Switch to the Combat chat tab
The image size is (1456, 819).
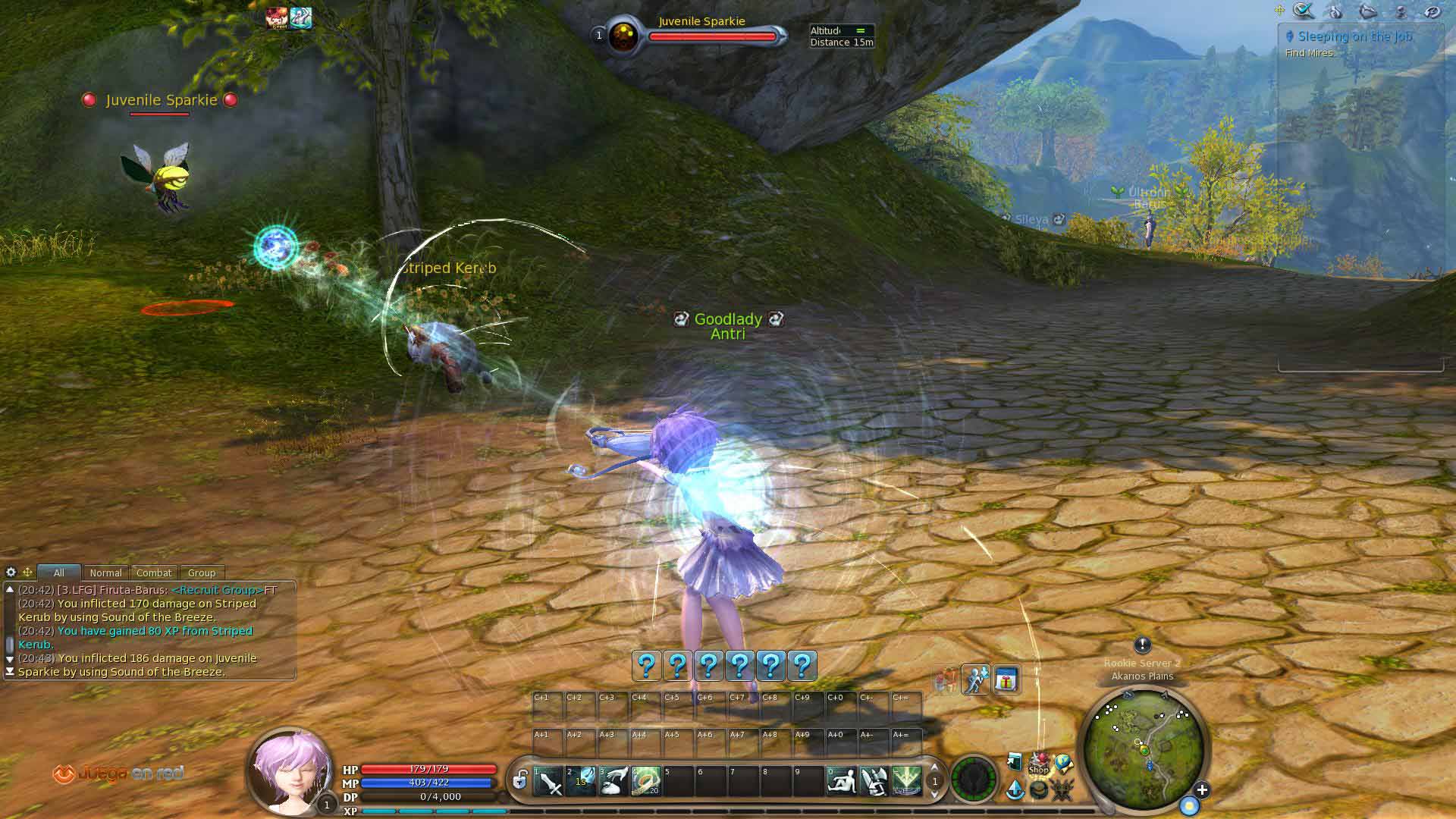click(154, 573)
